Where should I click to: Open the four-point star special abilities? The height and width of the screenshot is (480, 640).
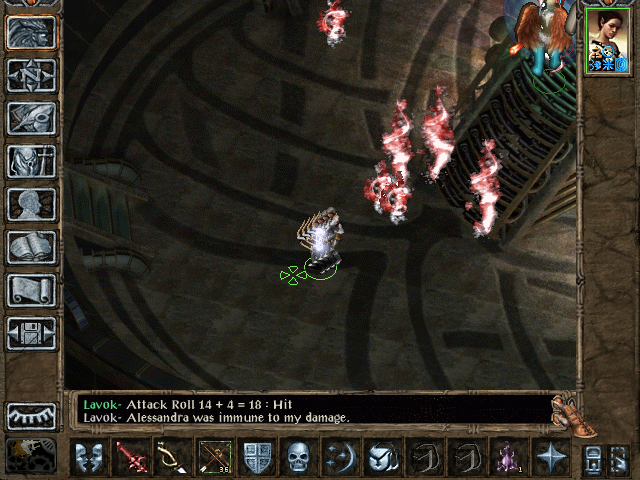pos(551,458)
